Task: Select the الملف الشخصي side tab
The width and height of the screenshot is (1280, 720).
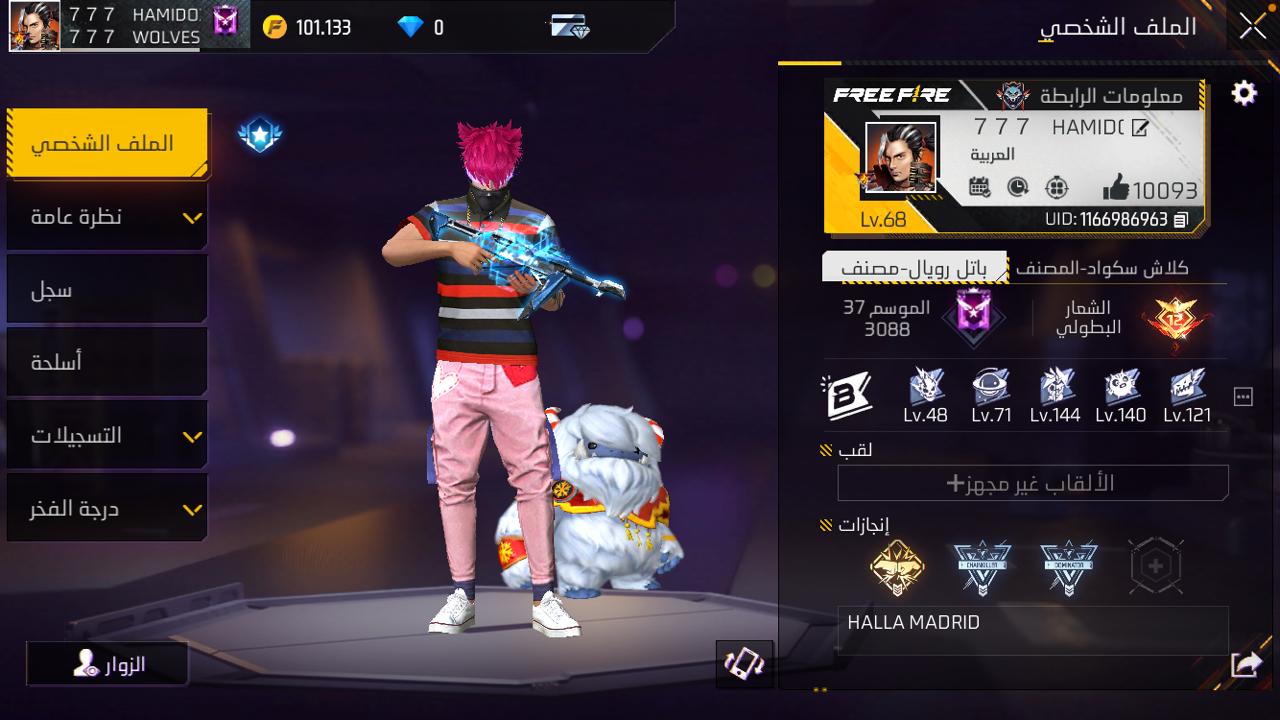Action: (x=107, y=143)
